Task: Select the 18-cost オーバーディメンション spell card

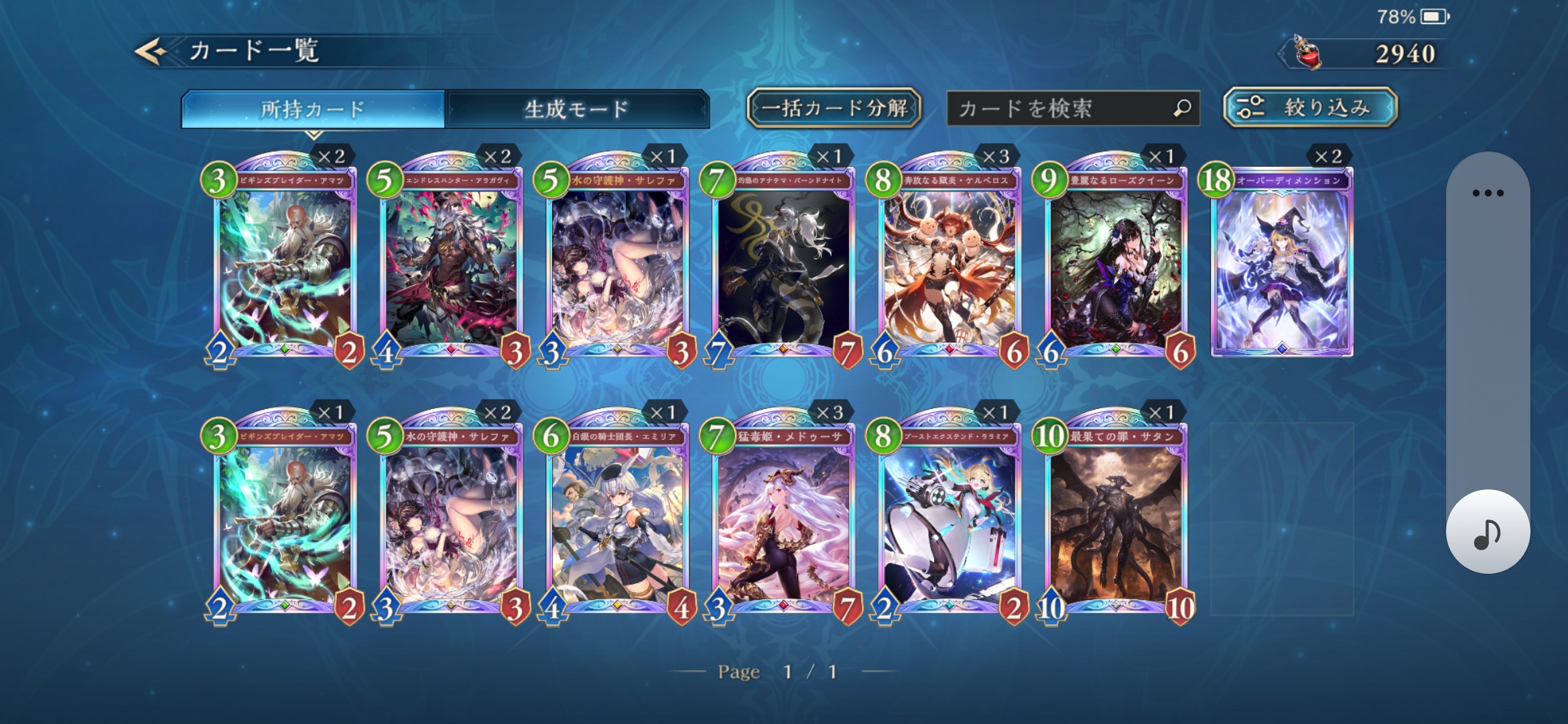Action: 1281,265
